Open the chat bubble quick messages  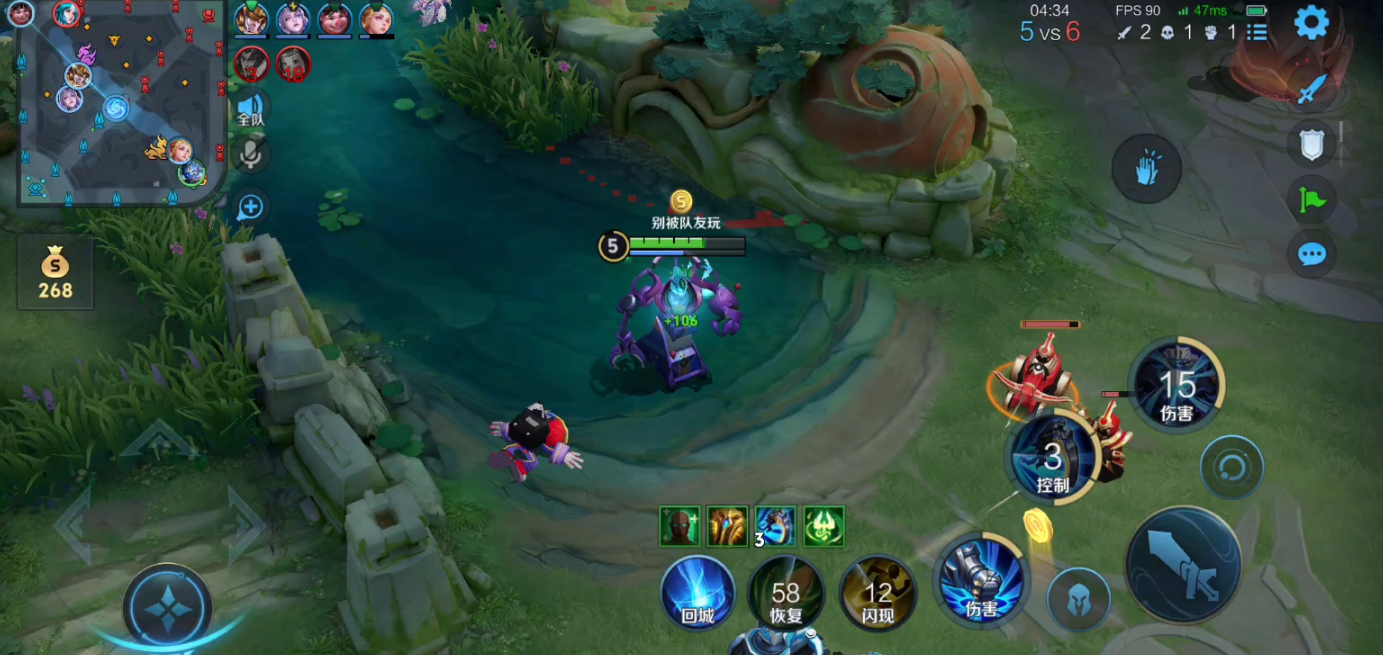(x=1311, y=254)
